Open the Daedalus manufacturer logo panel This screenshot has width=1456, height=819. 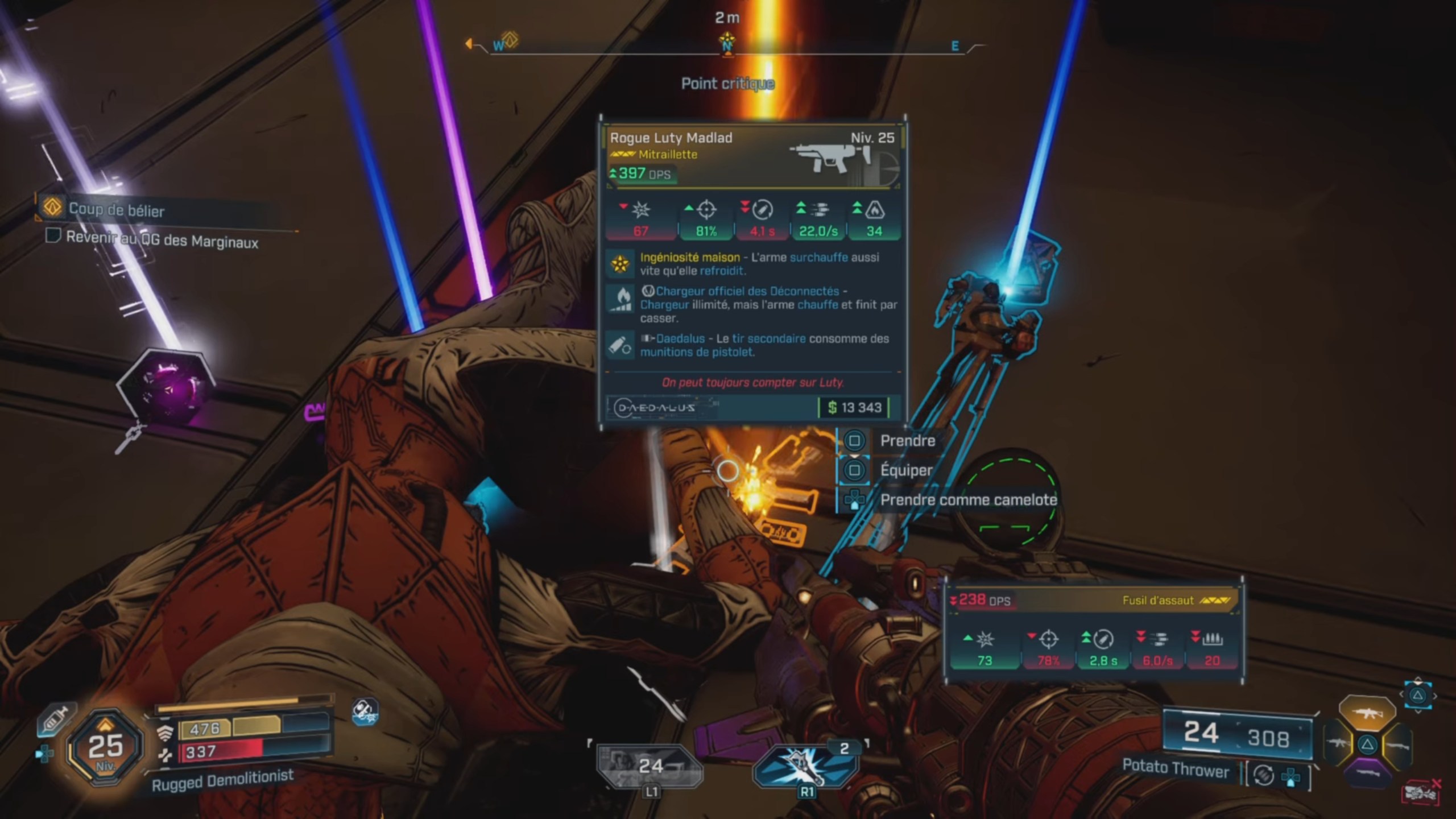coord(654,408)
